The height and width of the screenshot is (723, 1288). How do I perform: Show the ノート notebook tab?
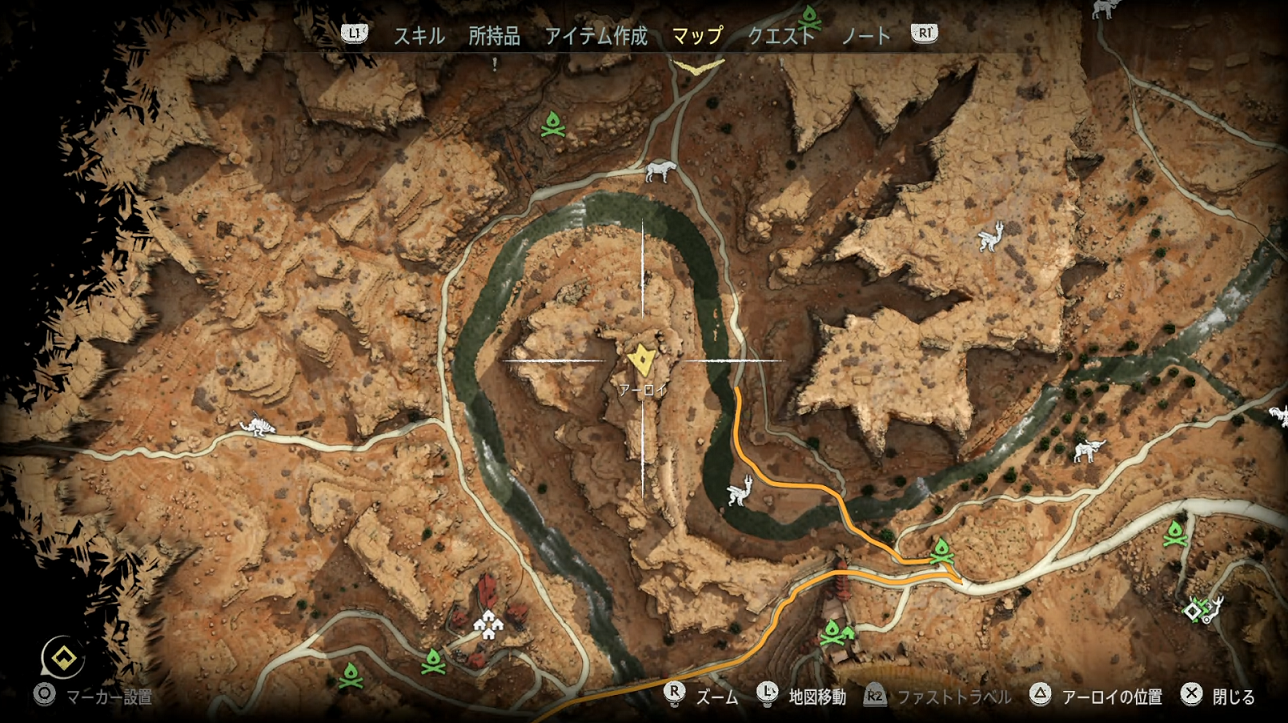pyautogui.click(x=865, y=36)
